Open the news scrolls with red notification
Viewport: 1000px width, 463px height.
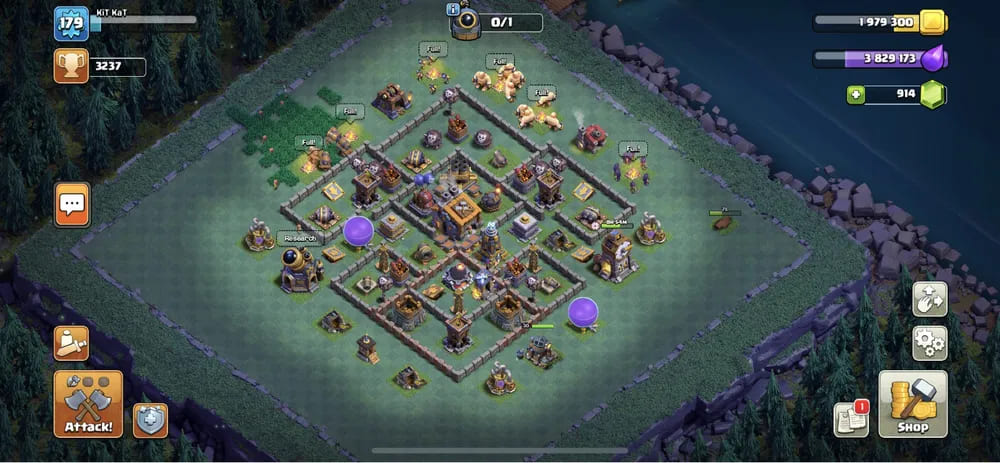coord(851,419)
